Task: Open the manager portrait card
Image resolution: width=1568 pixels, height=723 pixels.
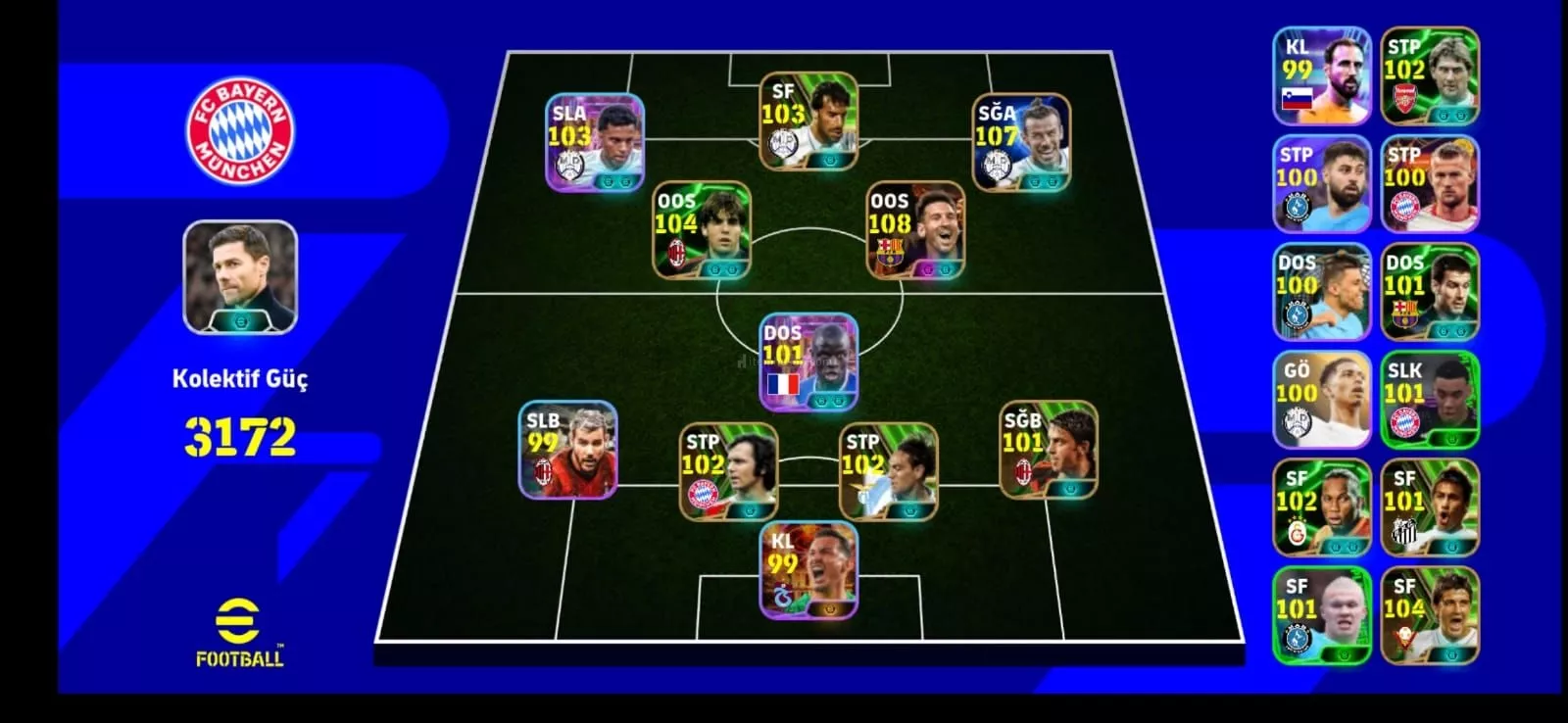Action: pyautogui.click(x=240, y=277)
